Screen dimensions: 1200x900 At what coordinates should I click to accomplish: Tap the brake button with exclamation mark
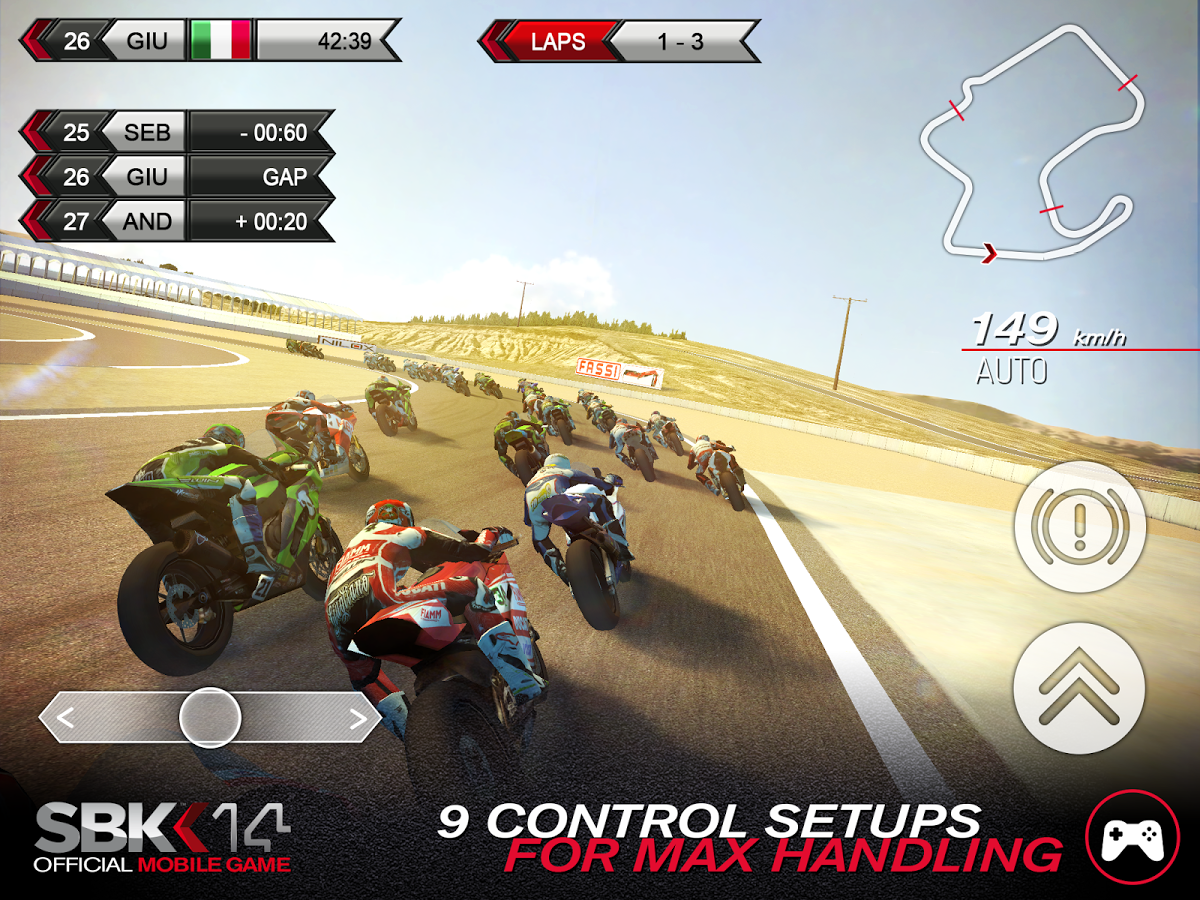[x=1079, y=526]
